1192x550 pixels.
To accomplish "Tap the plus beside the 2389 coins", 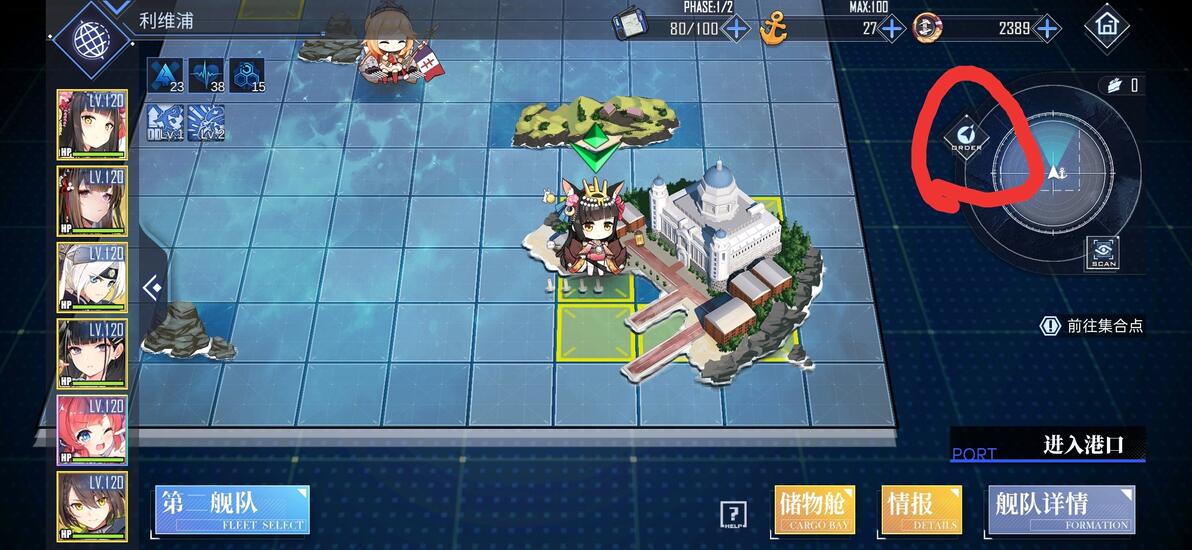I will click(1047, 28).
